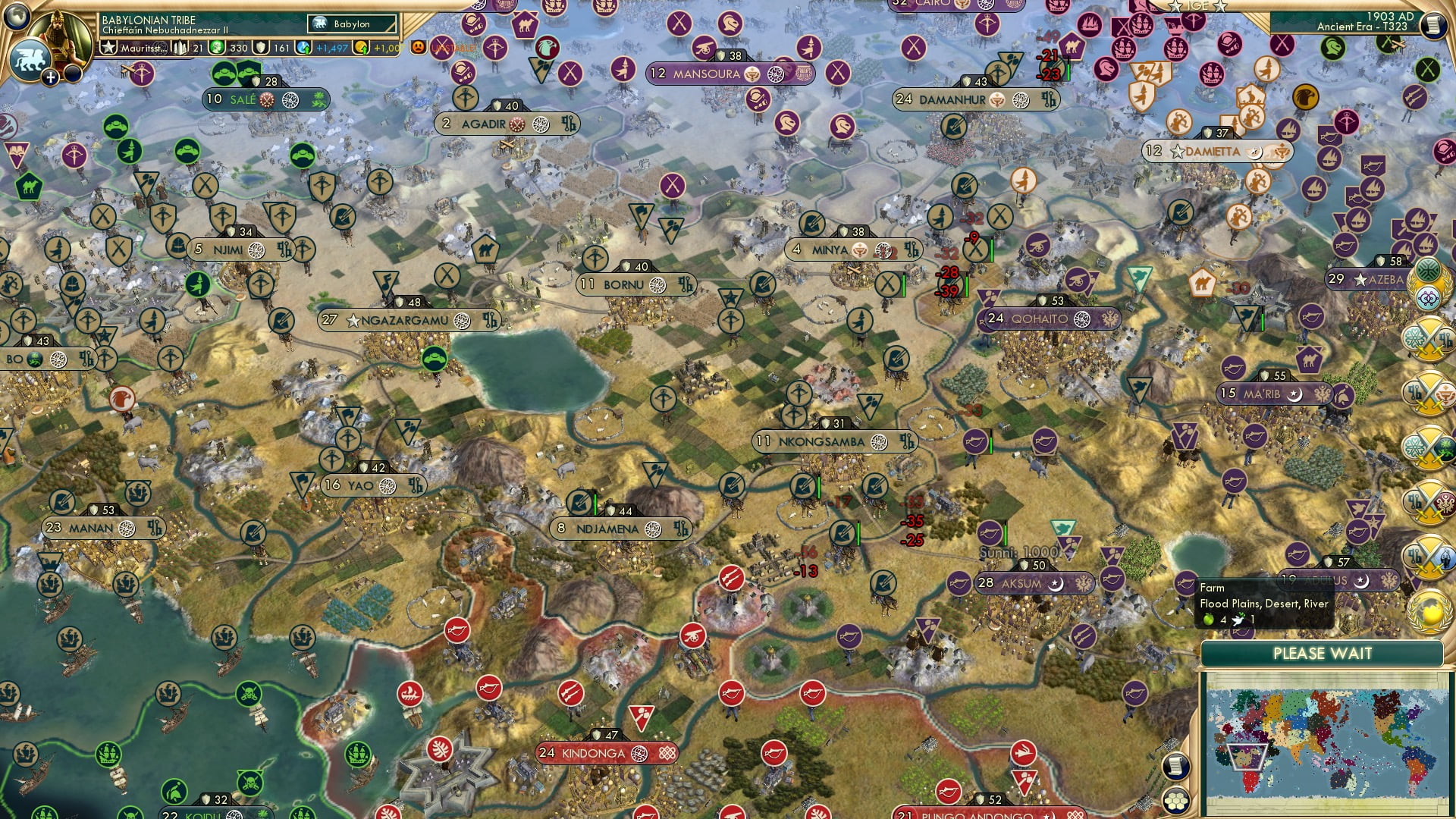This screenshot has height=819, width=1456.
Task: Toggle resource icons with the + button under portrait
Action: coord(50,77)
